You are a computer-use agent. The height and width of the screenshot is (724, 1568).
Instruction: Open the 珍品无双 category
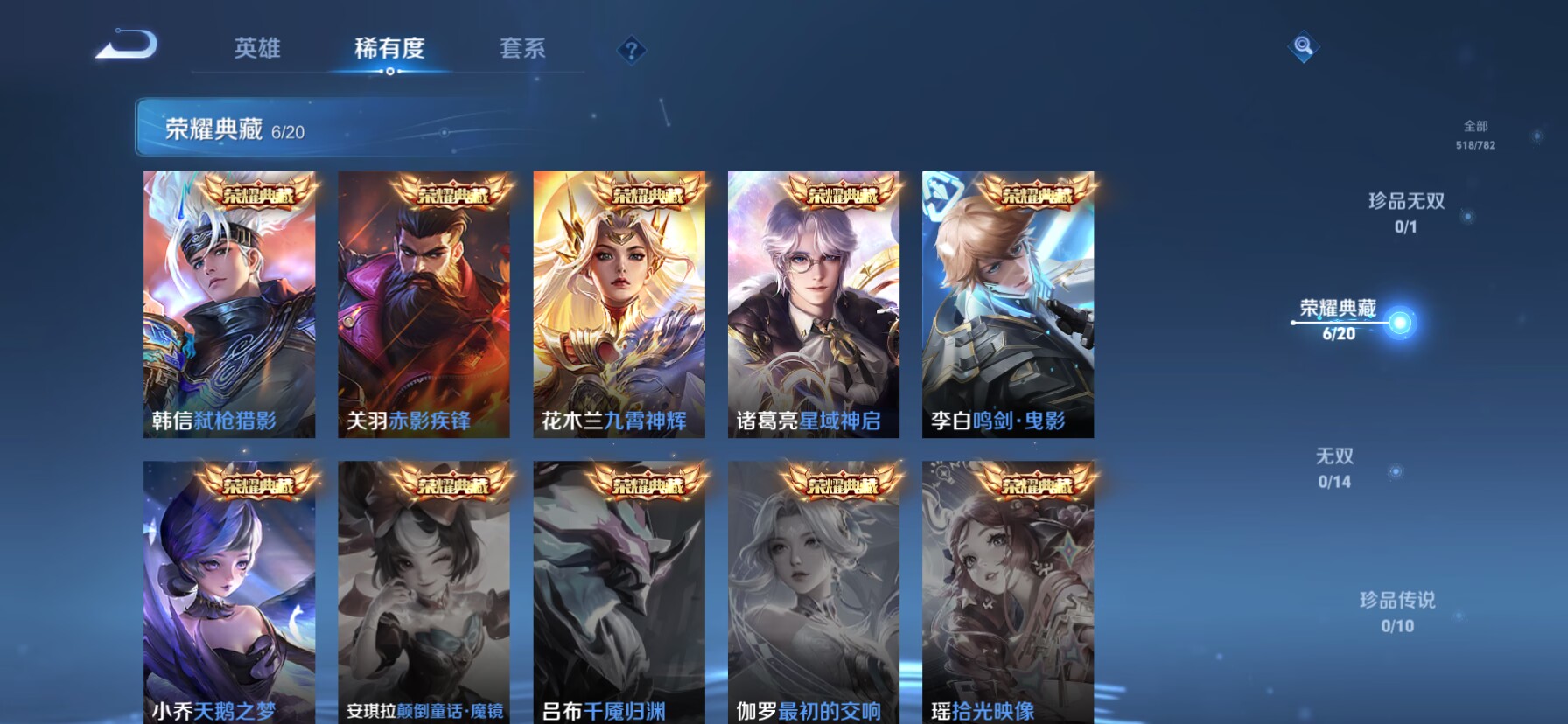1404,210
